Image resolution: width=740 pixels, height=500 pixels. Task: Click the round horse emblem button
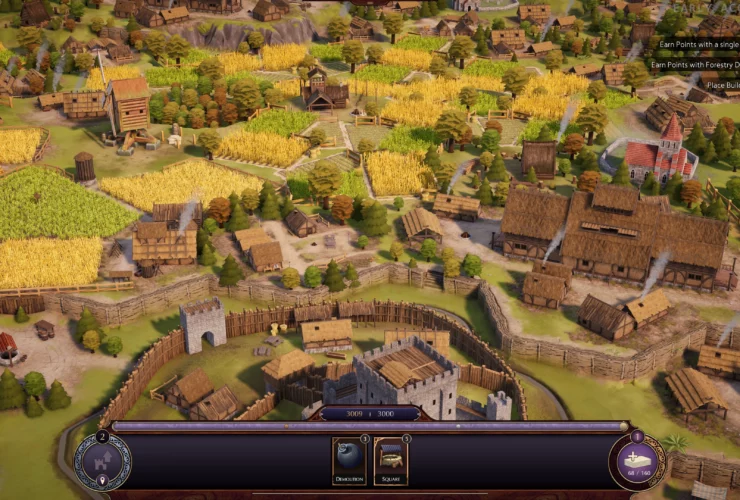coord(102,461)
